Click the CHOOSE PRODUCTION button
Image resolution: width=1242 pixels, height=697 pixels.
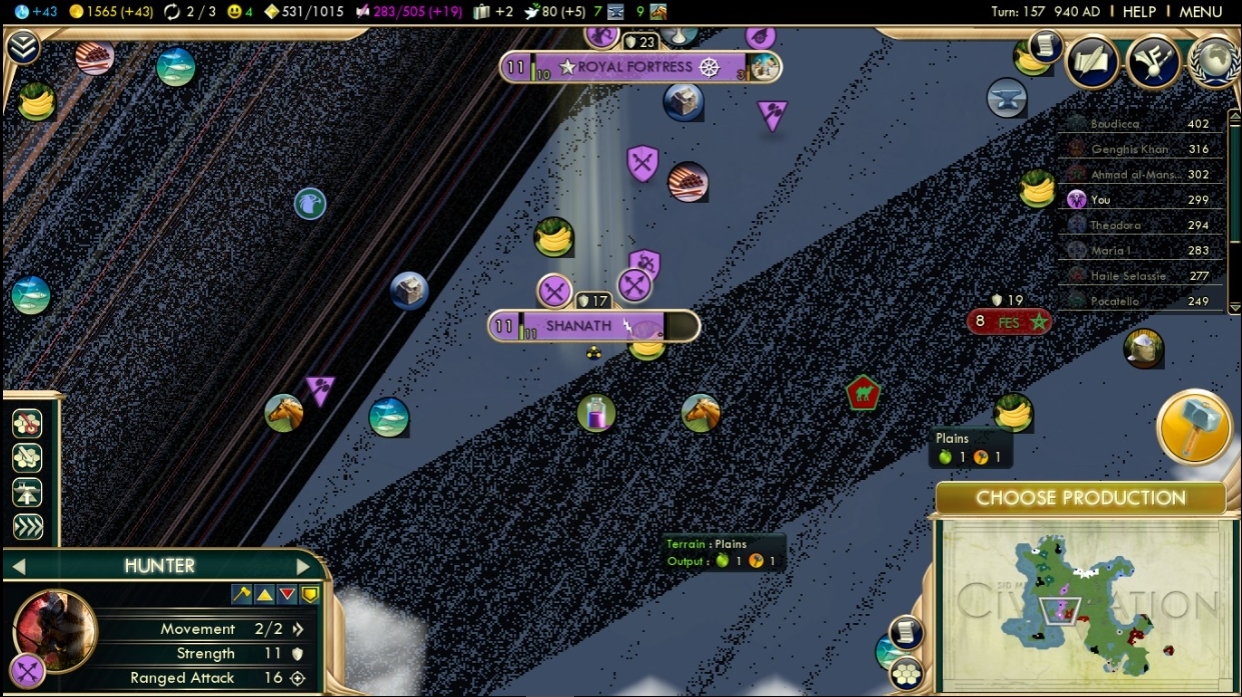coord(1080,498)
